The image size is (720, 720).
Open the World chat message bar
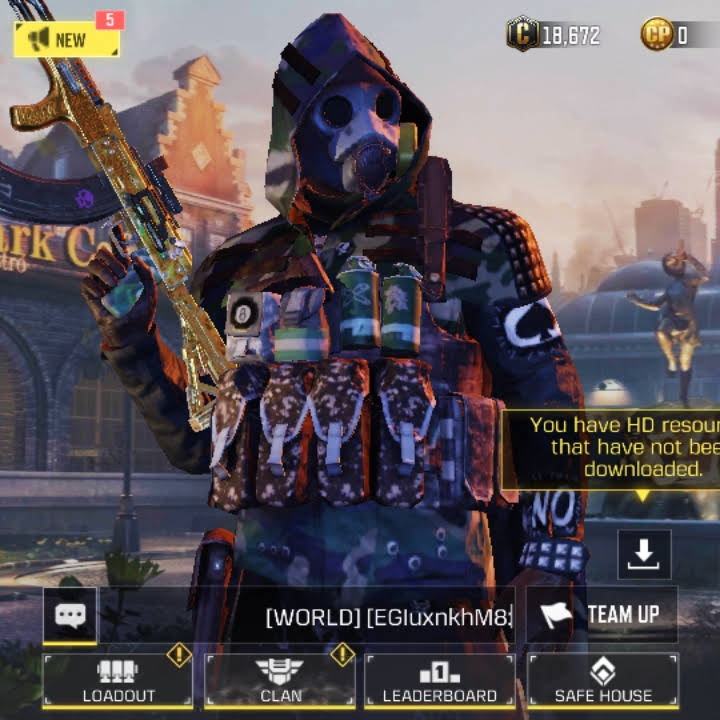[x=388, y=617]
